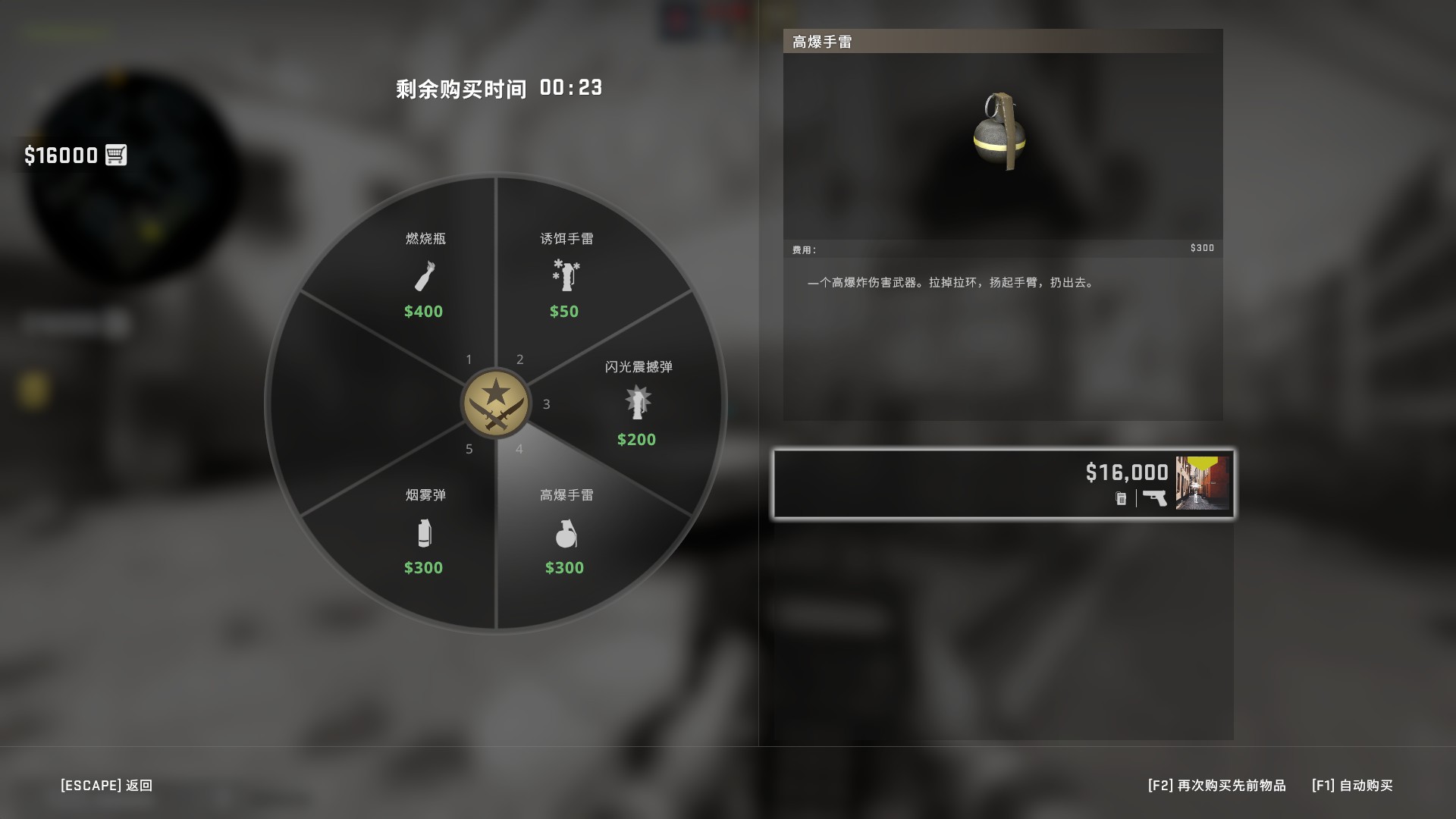Viewport: 1456px width, 819px height.
Task: Select the 烟雾弹 smoke grenade icon
Action: tap(426, 534)
